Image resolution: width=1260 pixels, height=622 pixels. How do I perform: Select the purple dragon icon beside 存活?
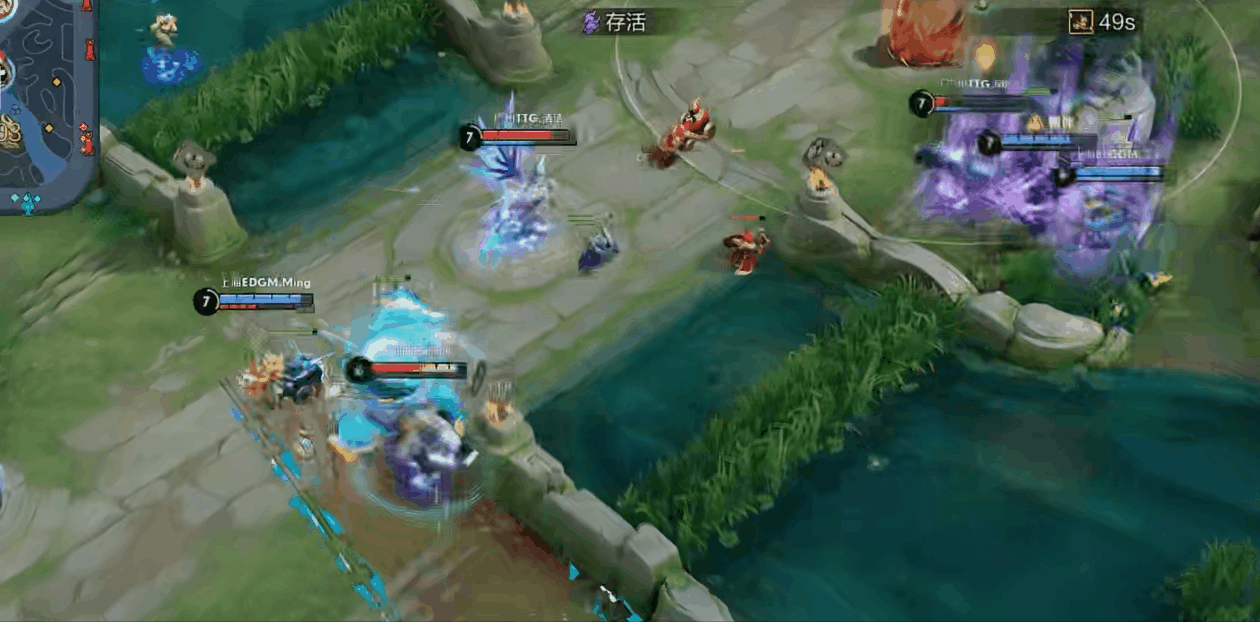[591, 22]
